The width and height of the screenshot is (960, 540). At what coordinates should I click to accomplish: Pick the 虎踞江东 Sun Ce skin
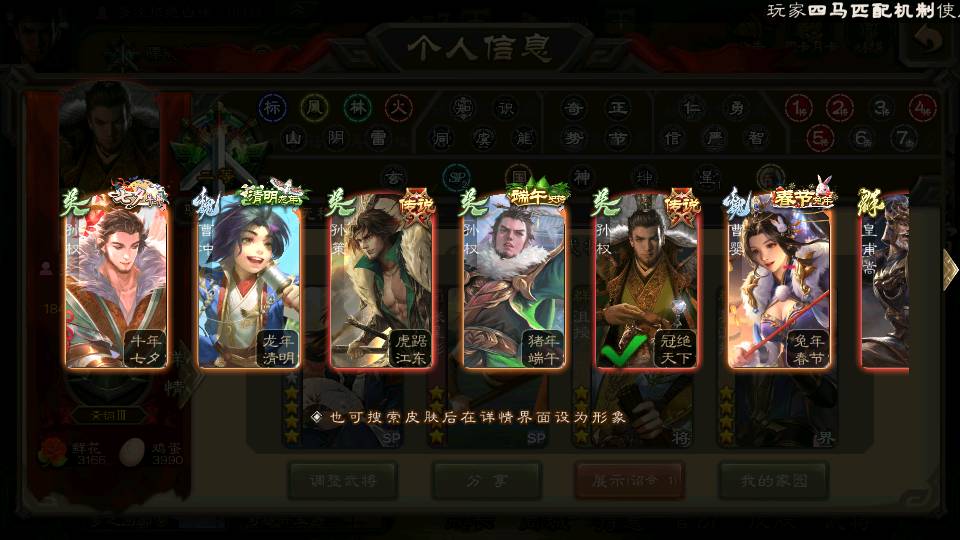383,280
